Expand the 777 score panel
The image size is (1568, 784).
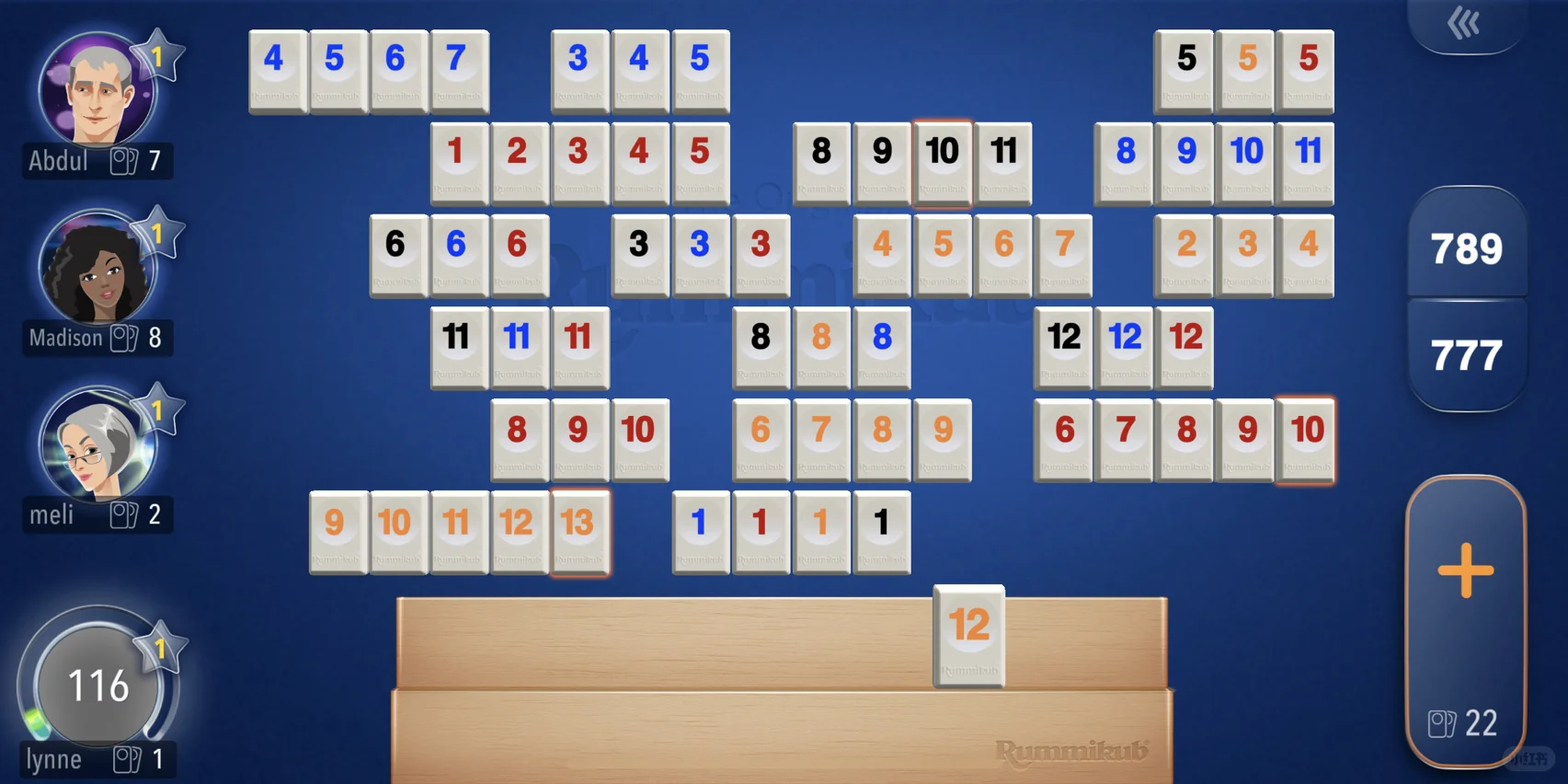pyautogui.click(x=1467, y=351)
